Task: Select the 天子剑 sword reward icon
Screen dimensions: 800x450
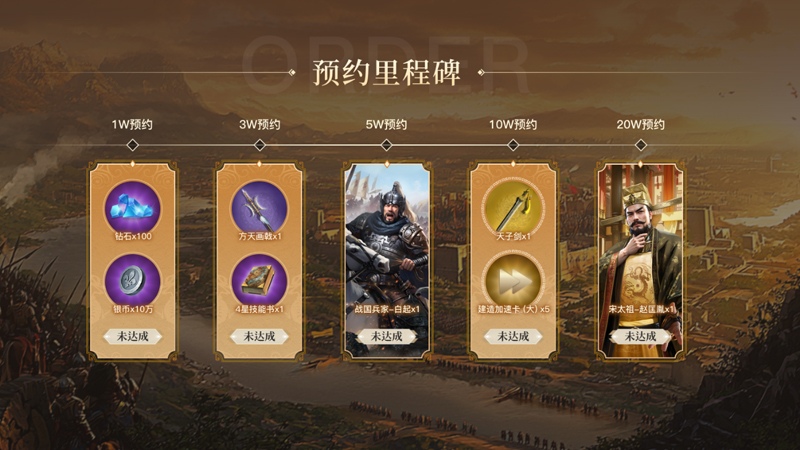Action: click(x=513, y=207)
